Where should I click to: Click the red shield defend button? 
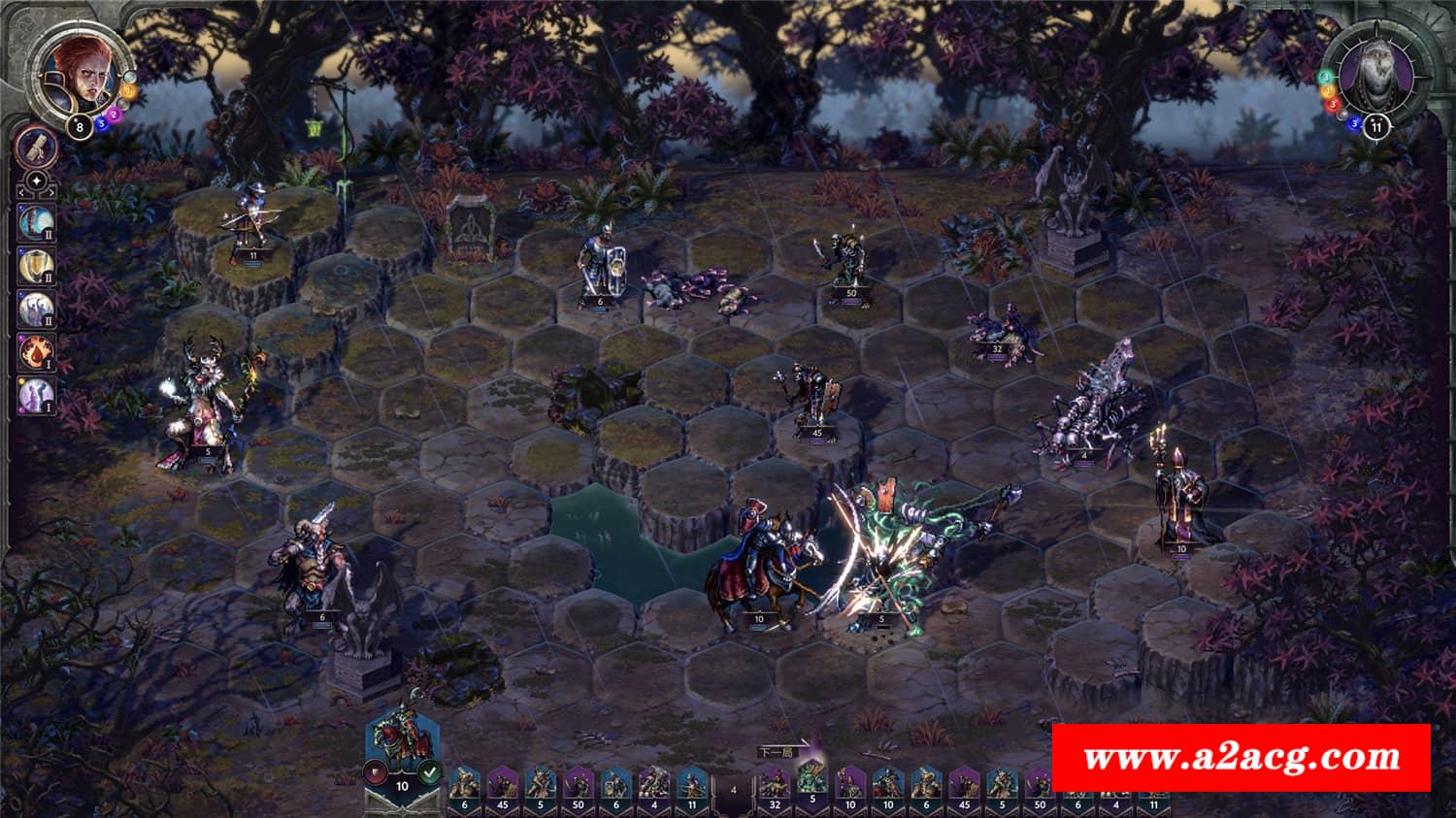[x=374, y=773]
